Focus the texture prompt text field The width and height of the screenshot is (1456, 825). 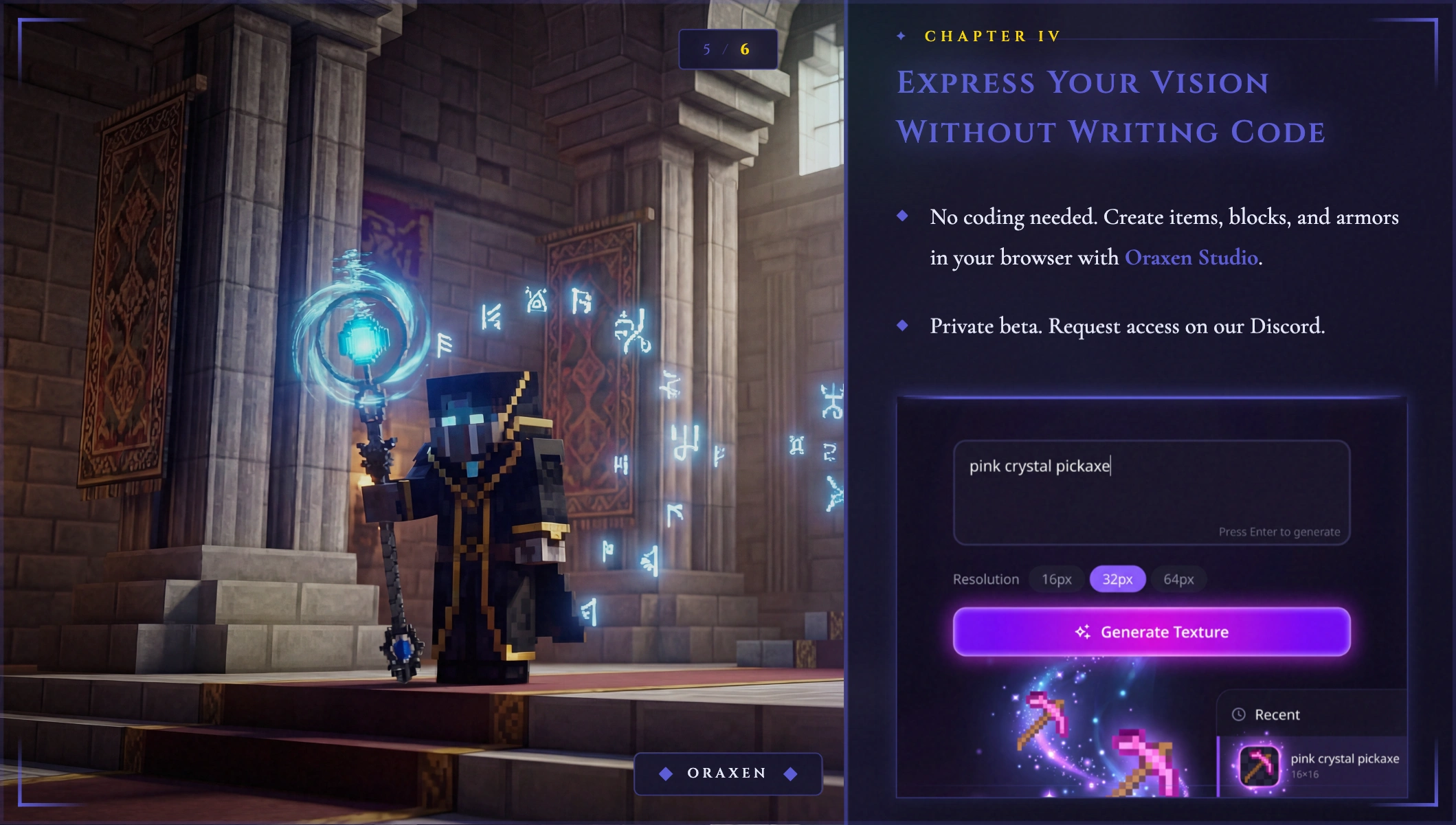(1152, 492)
